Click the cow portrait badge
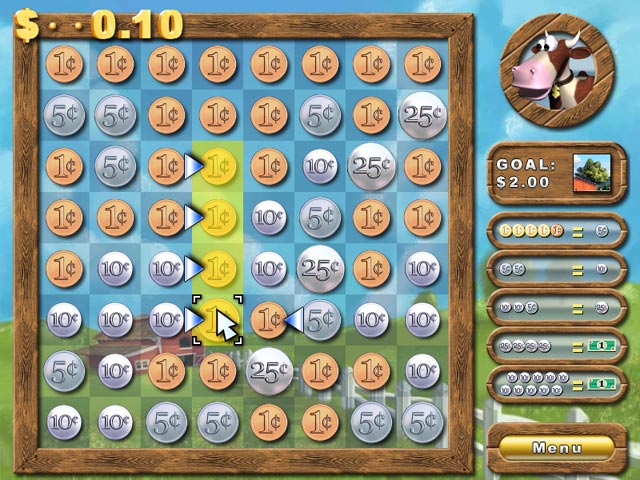The image size is (640, 480). point(559,73)
